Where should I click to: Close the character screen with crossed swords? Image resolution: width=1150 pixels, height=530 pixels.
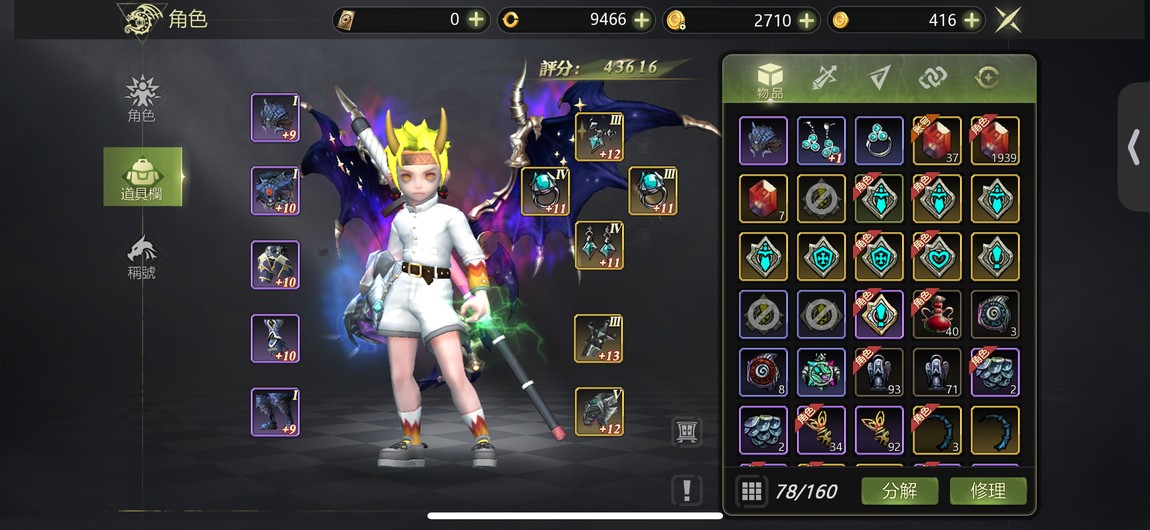click(1007, 19)
